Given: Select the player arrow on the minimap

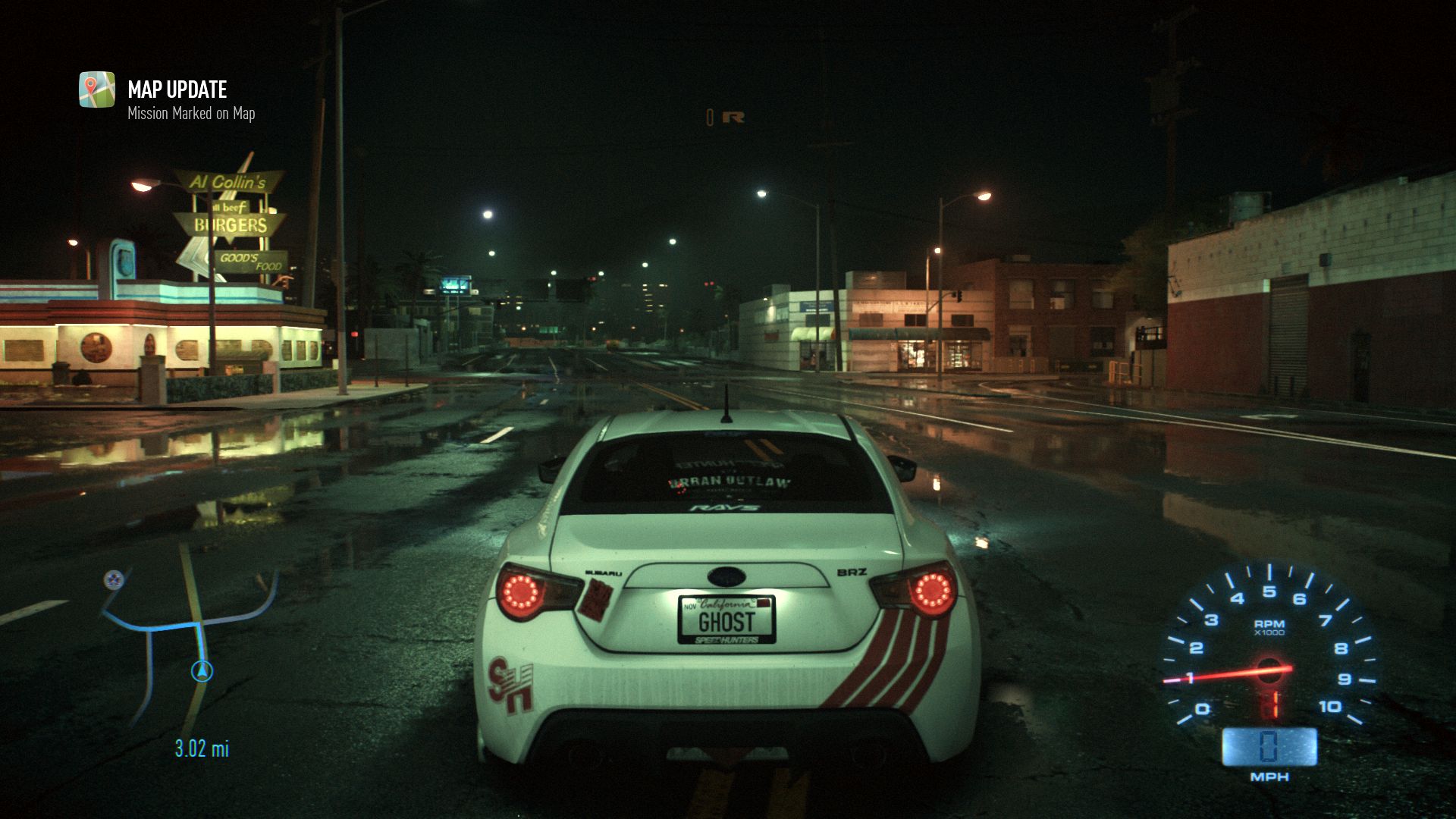Looking at the screenshot, I should pyautogui.click(x=201, y=670).
